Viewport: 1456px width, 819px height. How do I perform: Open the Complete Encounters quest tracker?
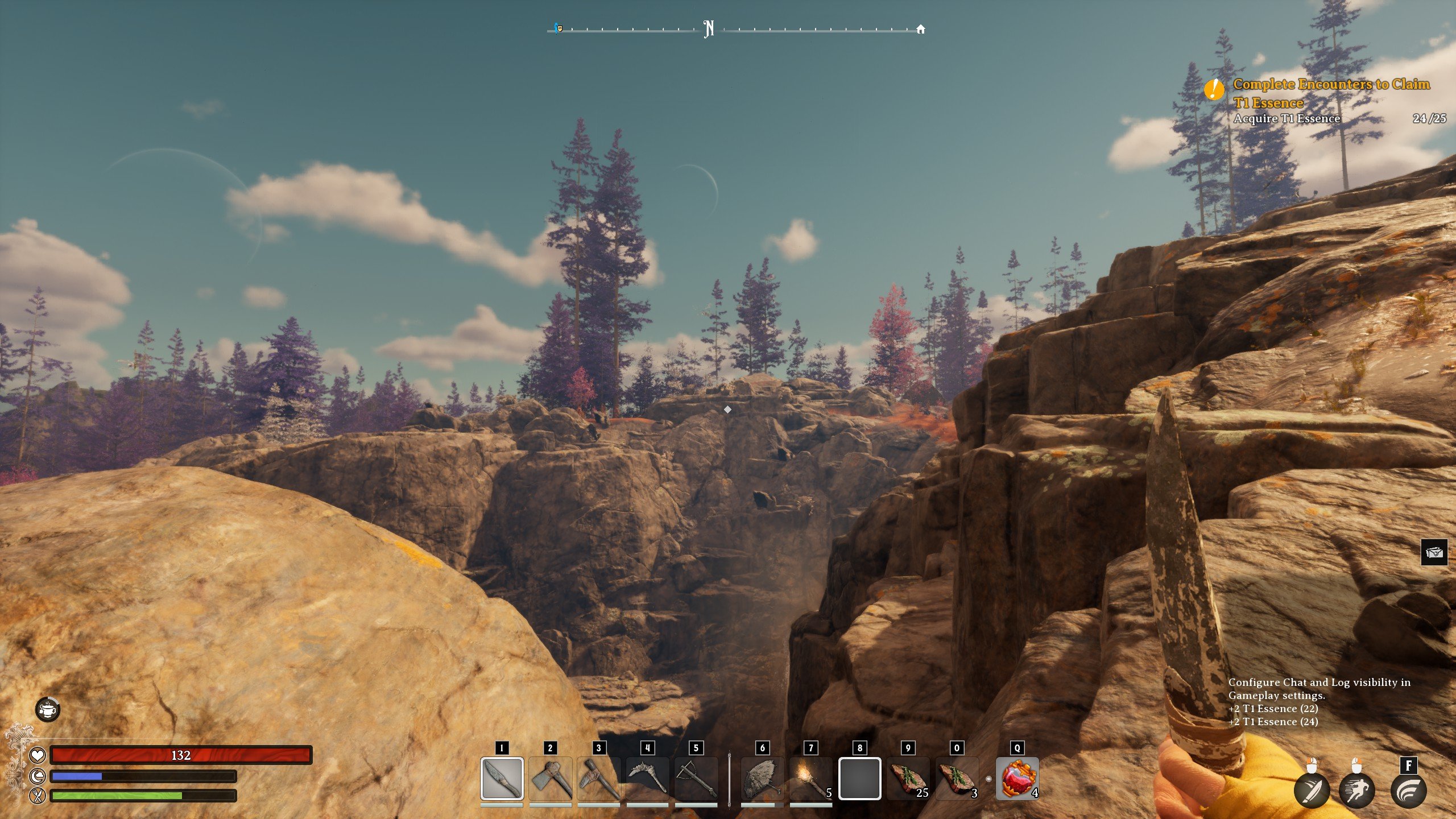(x=1331, y=93)
